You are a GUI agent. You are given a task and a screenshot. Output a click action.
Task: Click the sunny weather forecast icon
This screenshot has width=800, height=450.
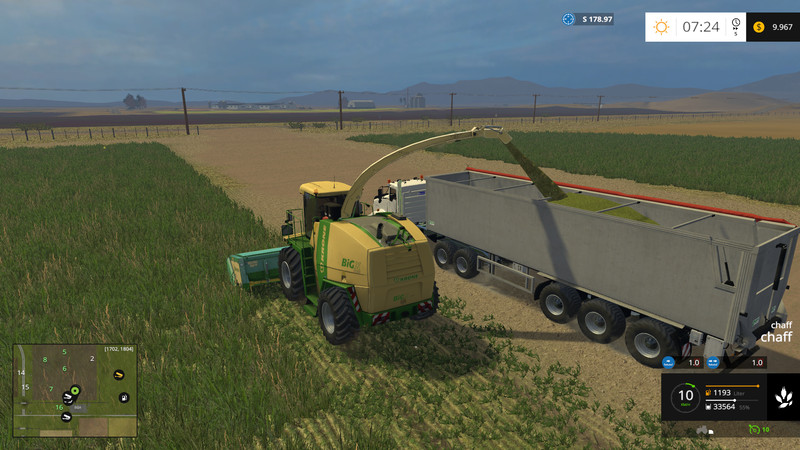pos(661,27)
